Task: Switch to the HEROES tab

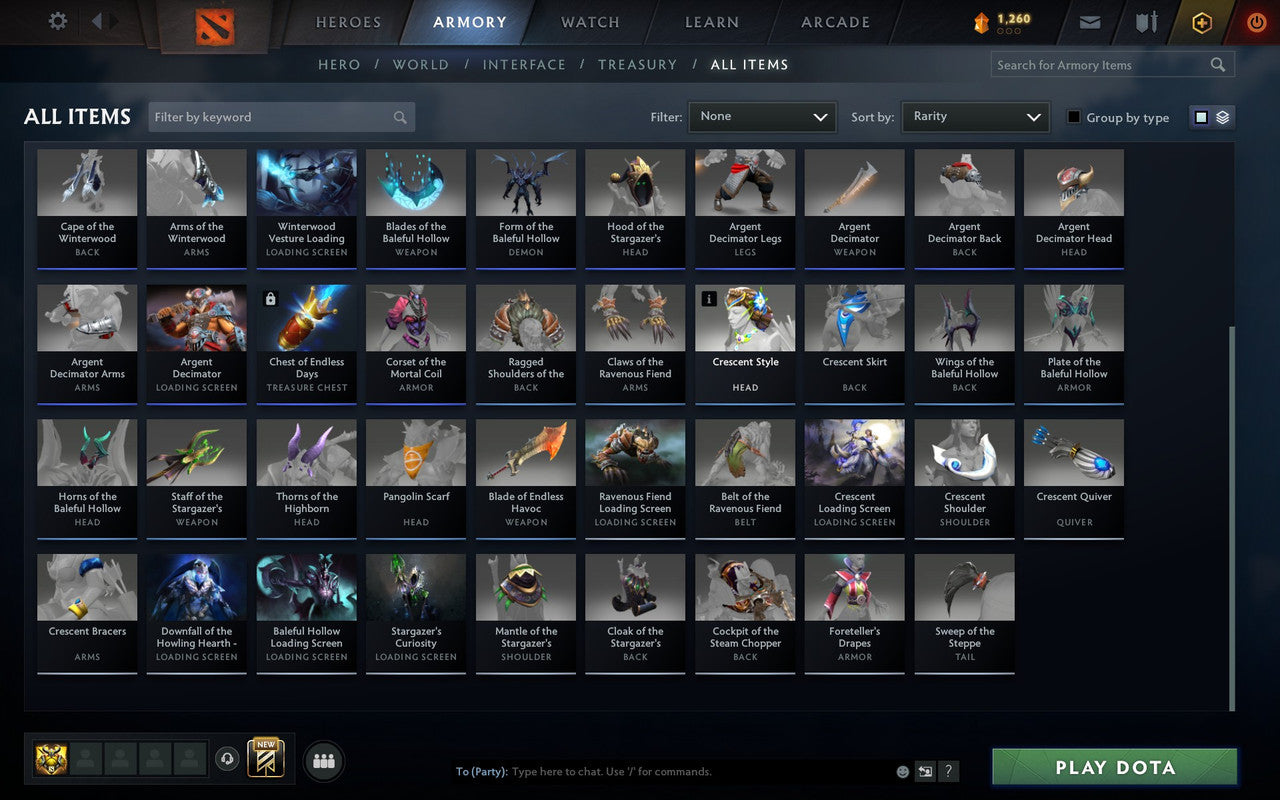Action: coord(347,21)
